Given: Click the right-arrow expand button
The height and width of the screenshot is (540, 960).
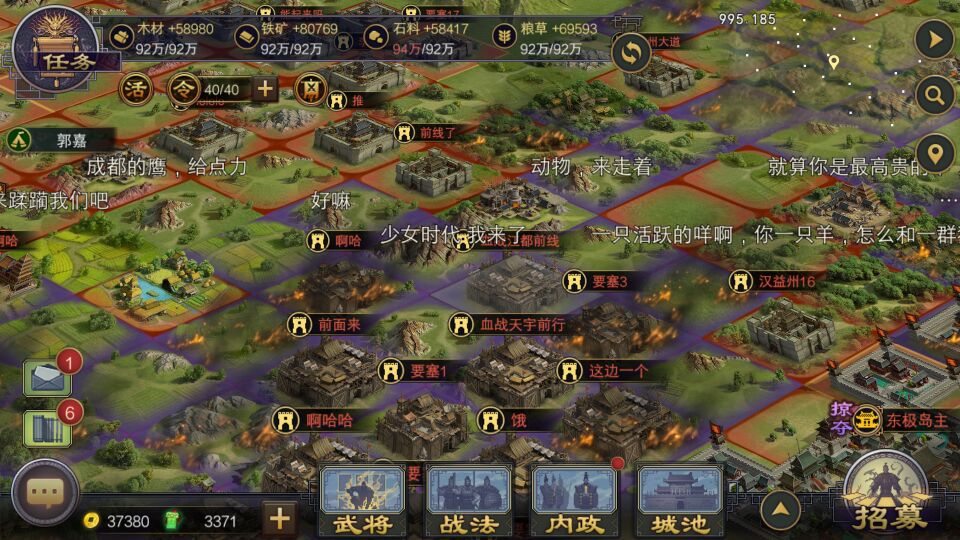Looking at the screenshot, I should pos(935,39).
